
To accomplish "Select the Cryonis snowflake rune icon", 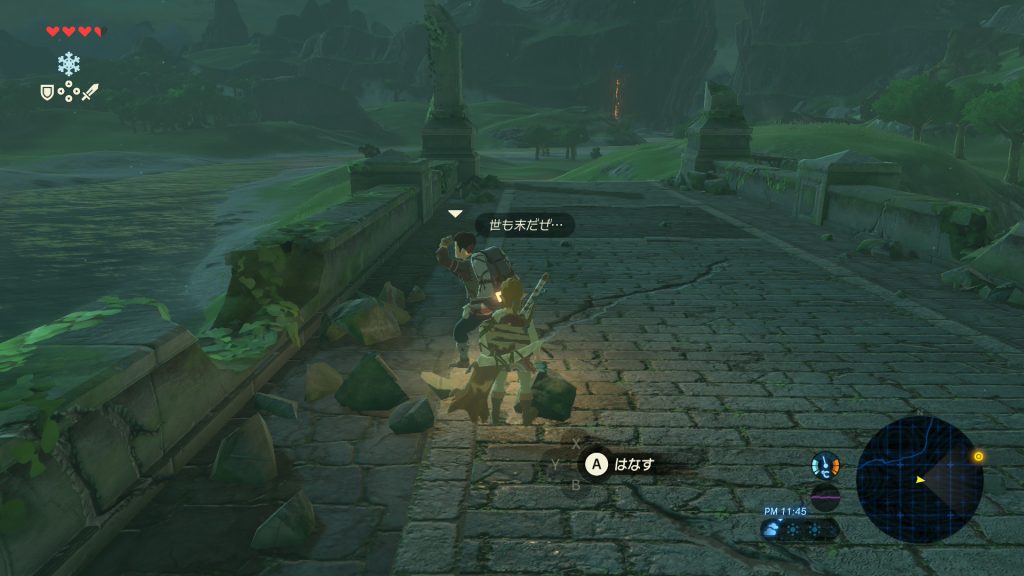I will pyautogui.click(x=68, y=64).
